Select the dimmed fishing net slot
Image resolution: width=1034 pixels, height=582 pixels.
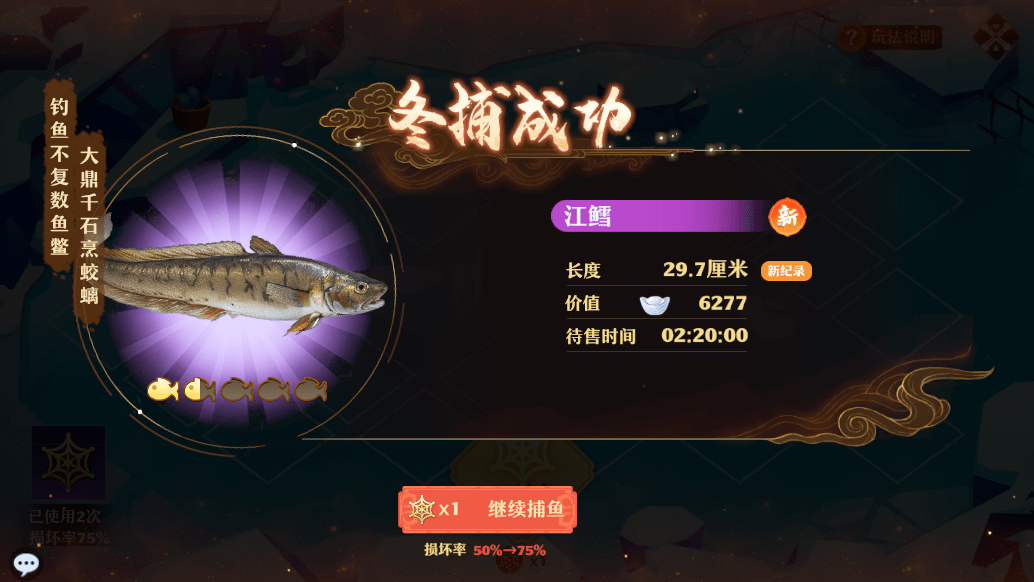(68, 463)
